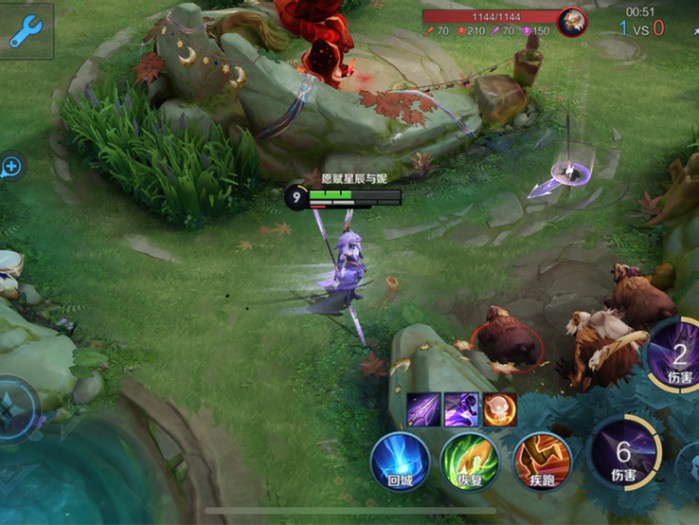This screenshot has width=699, height=525.
Task: Cast the 伤害 skill showing cooldown 2
Action: point(679,356)
